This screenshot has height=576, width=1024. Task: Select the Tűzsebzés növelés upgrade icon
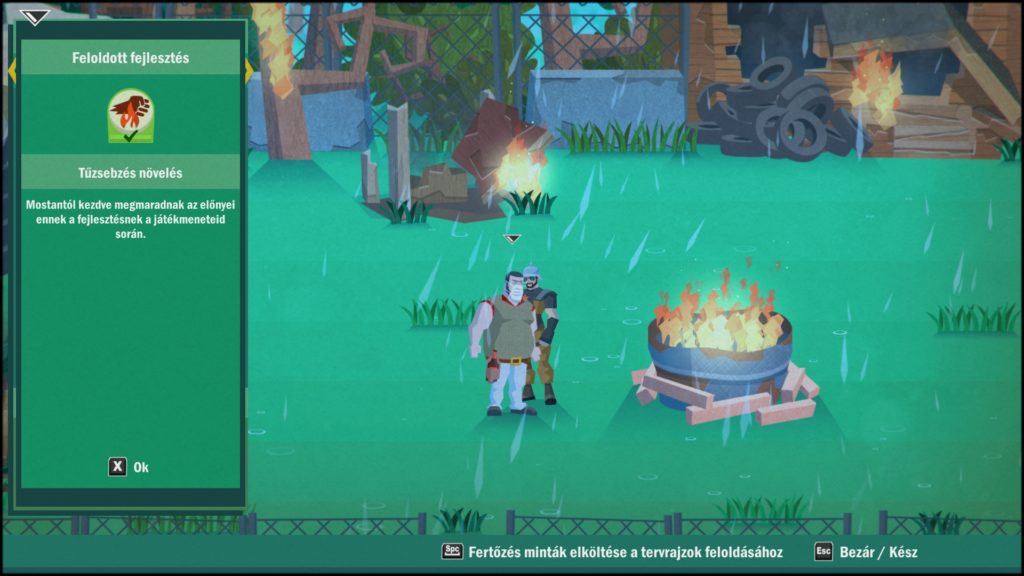click(x=130, y=116)
